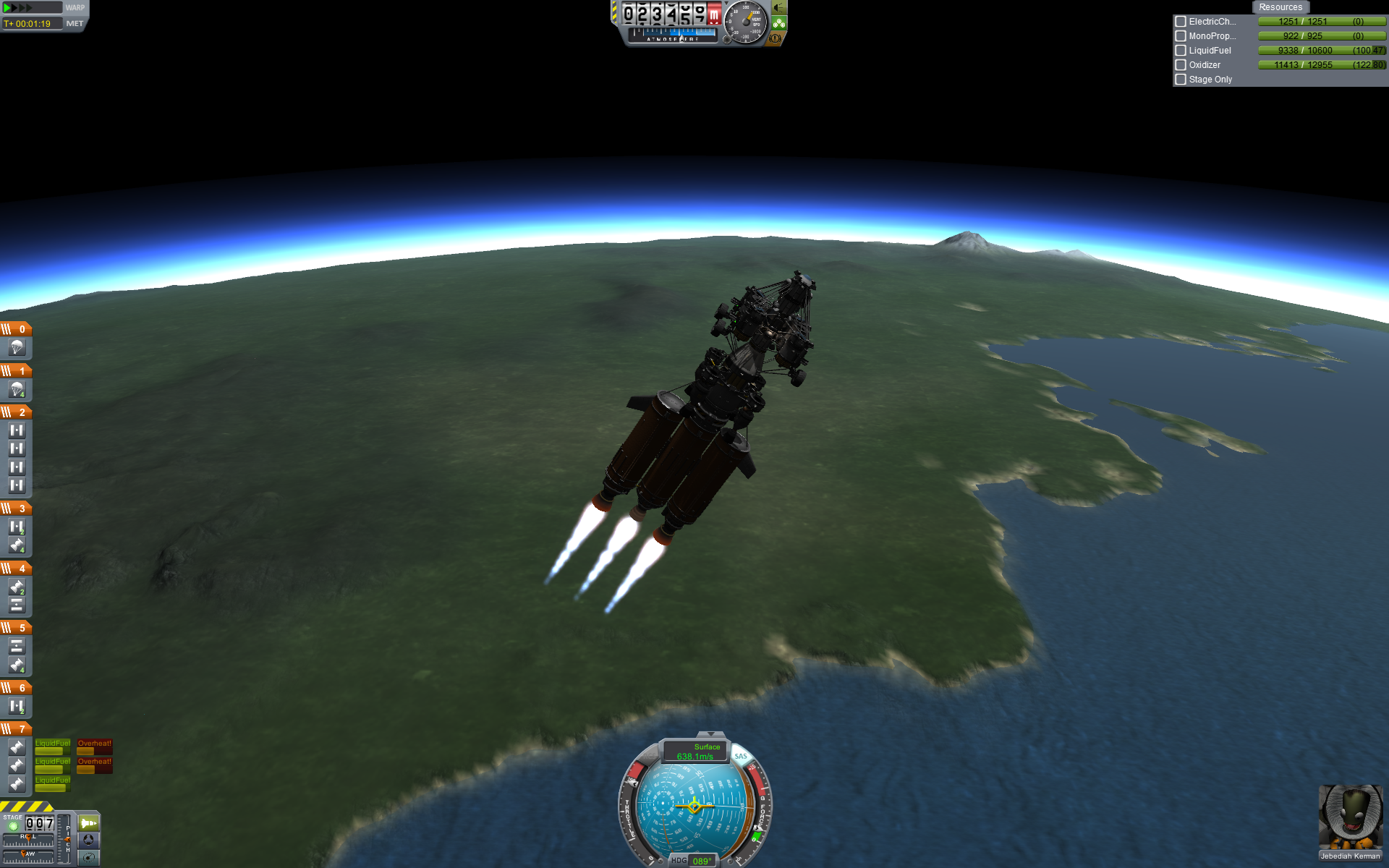Tick the LiquidFuel resource checkbox
Screen dimensions: 1389x868
1181,51
